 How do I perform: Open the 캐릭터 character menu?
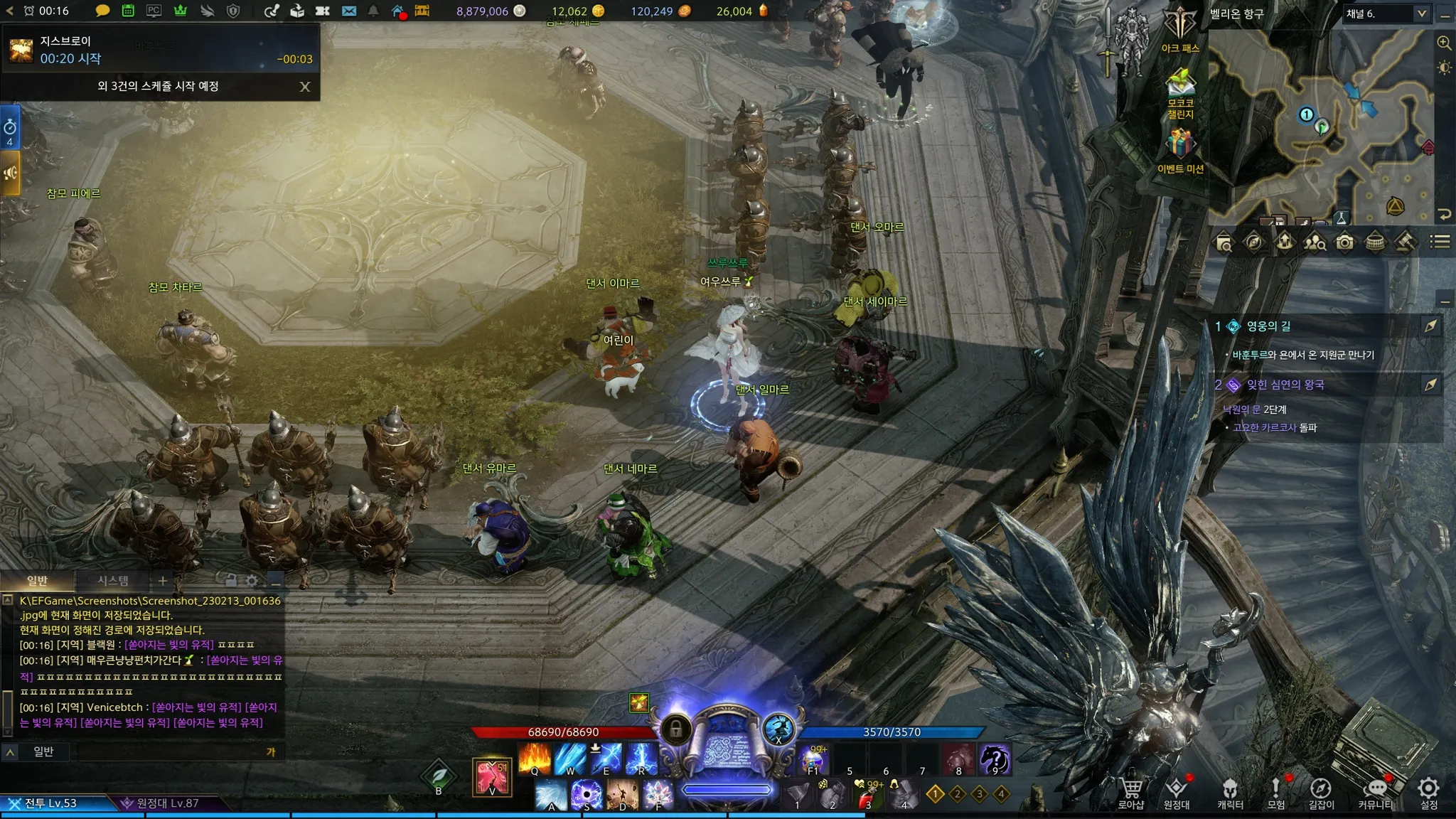(1230, 792)
